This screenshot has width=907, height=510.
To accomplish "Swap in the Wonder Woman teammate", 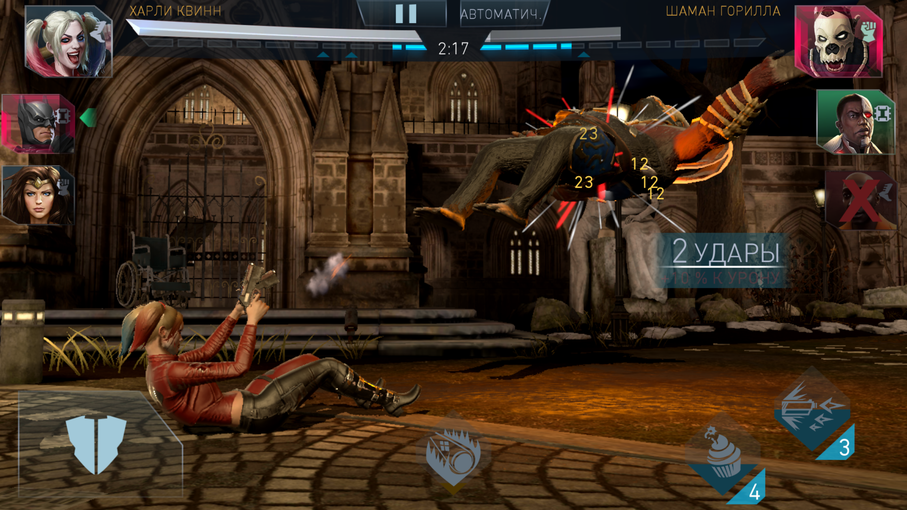I will tap(36, 193).
